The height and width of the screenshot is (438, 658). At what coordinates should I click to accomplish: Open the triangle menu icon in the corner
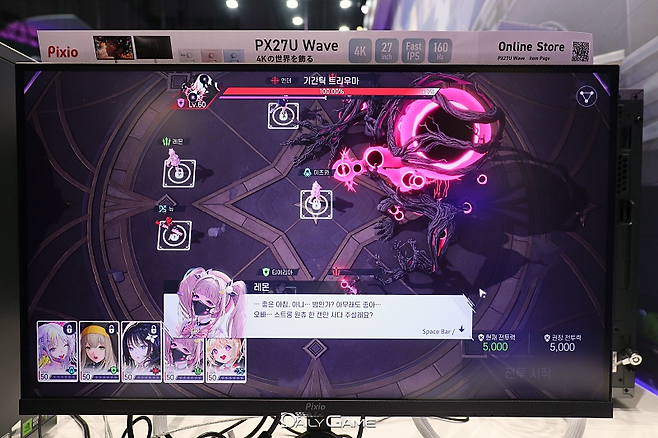tap(588, 97)
